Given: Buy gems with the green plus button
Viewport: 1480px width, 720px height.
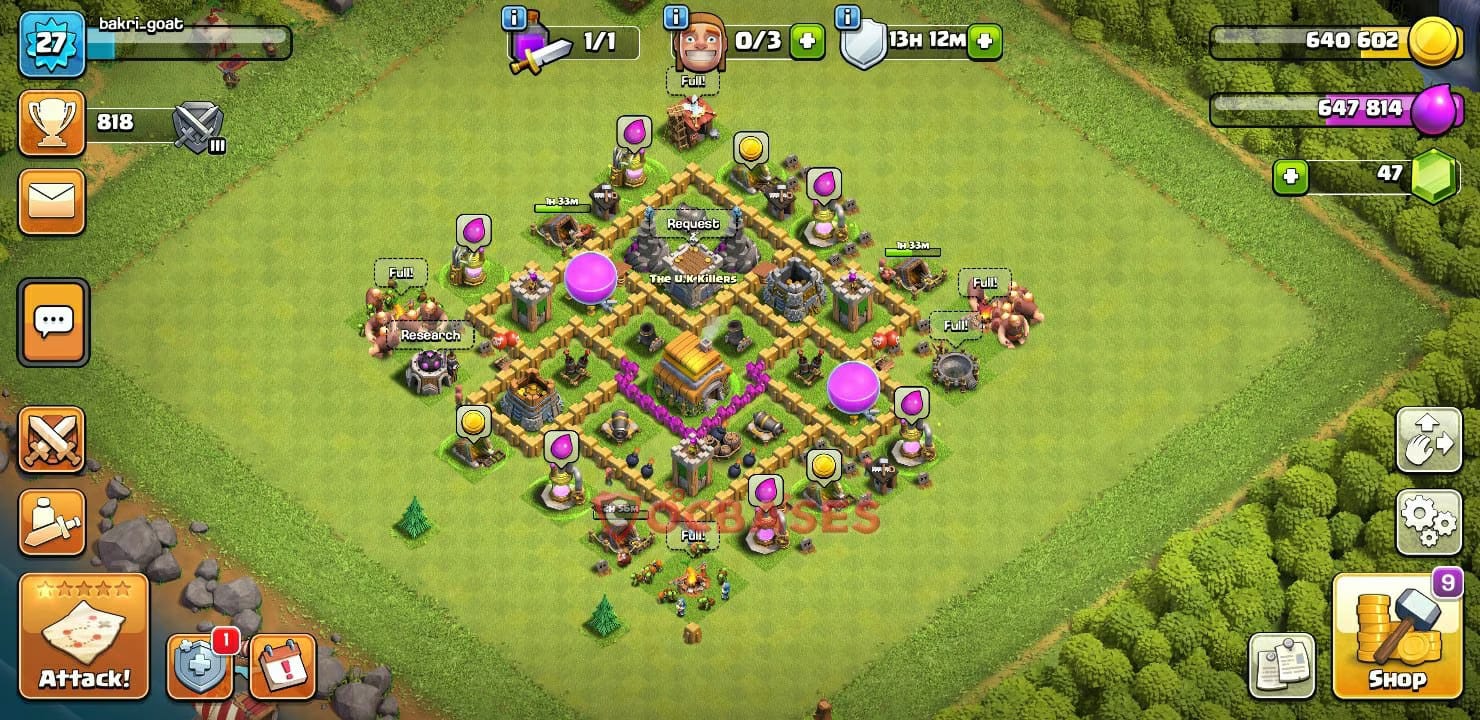Looking at the screenshot, I should [1290, 177].
